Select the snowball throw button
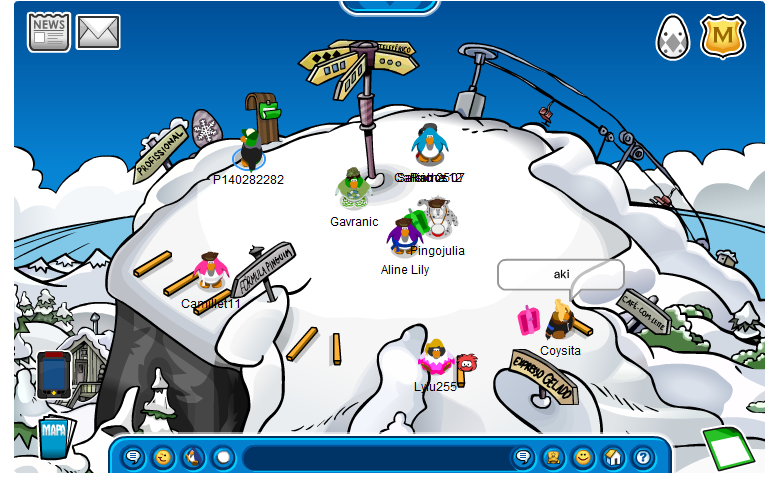Viewport: 775px width, 486px height. [x=223, y=458]
